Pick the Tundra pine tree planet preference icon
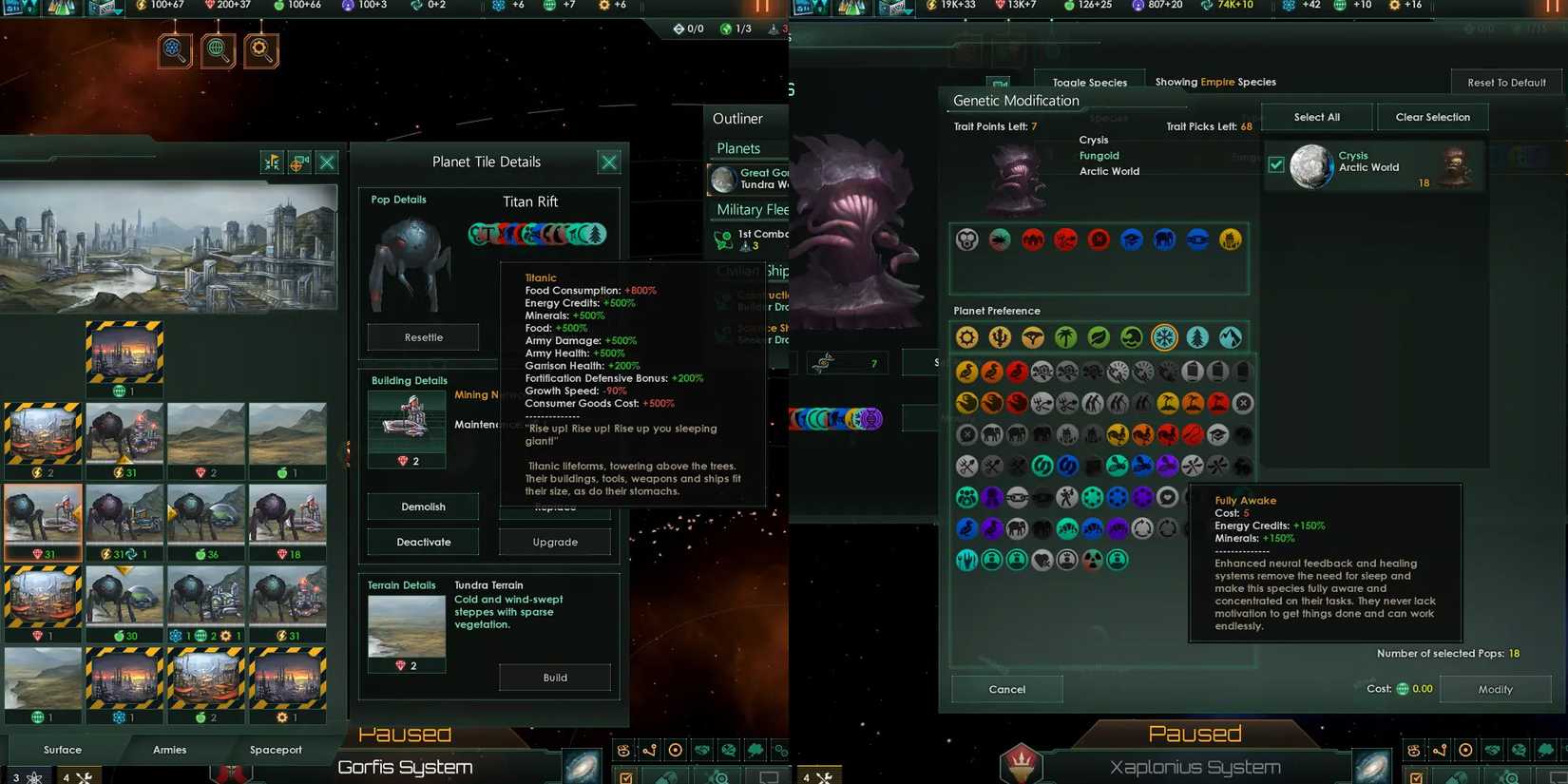The height and width of the screenshot is (784, 1568). tap(1196, 337)
